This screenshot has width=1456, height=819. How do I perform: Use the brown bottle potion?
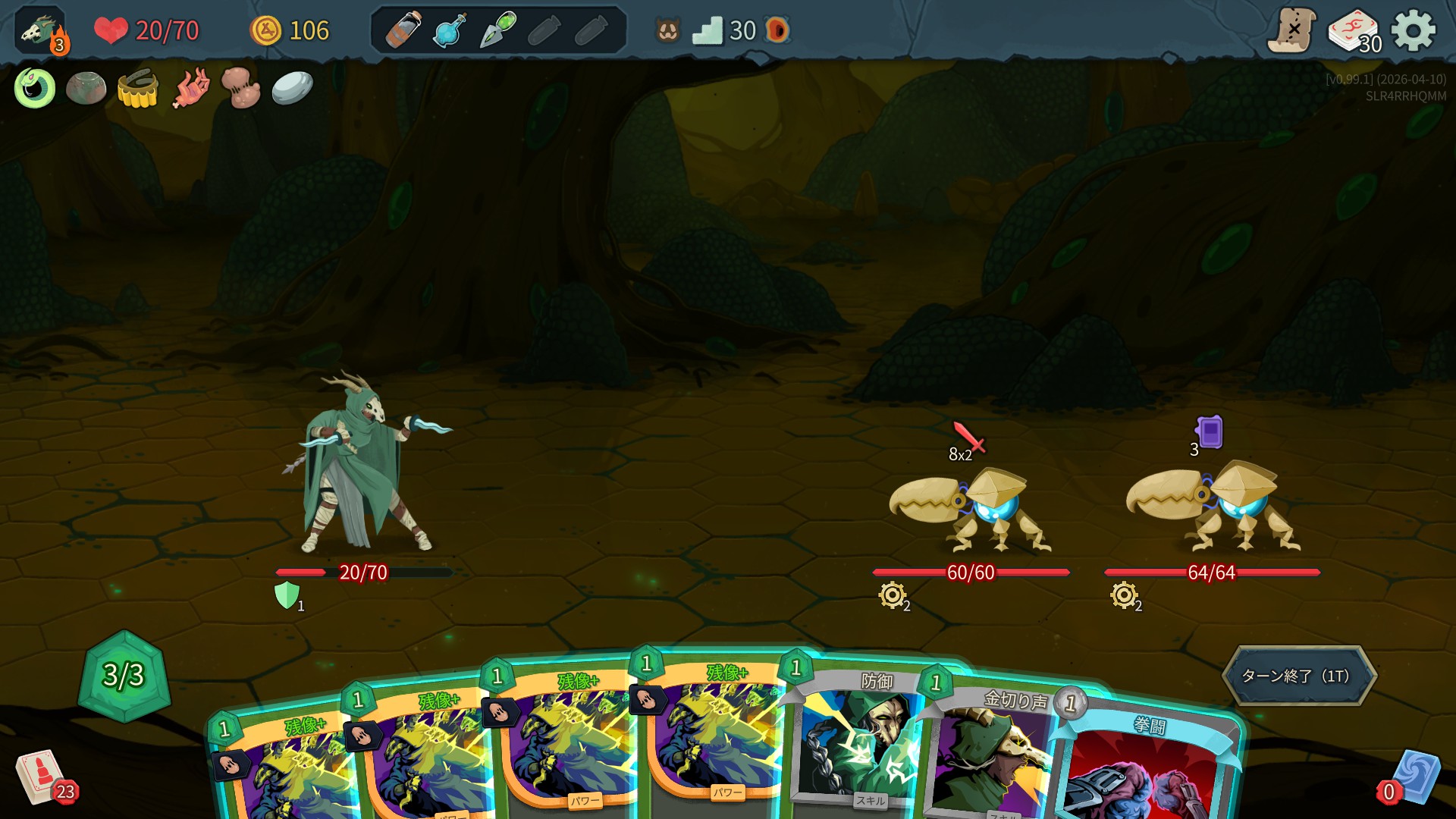(x=403, y=31)
